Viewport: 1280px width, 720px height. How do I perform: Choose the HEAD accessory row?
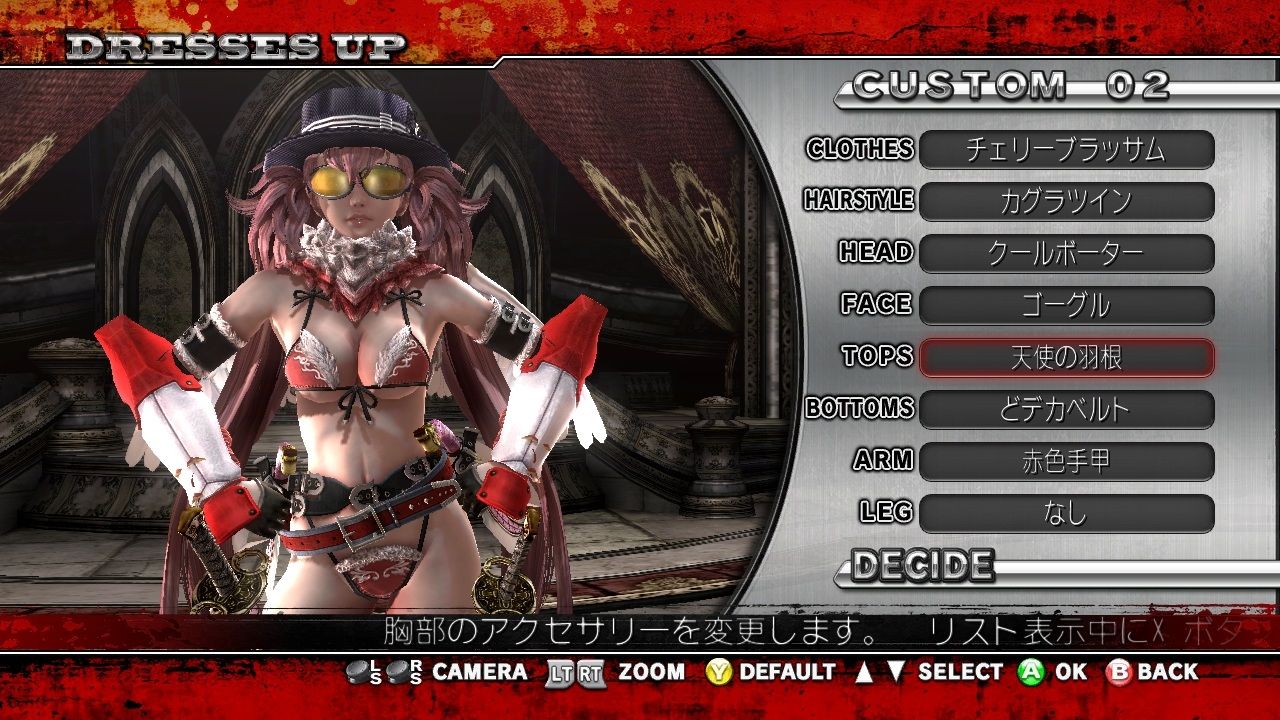click(x=1066, y=254)
